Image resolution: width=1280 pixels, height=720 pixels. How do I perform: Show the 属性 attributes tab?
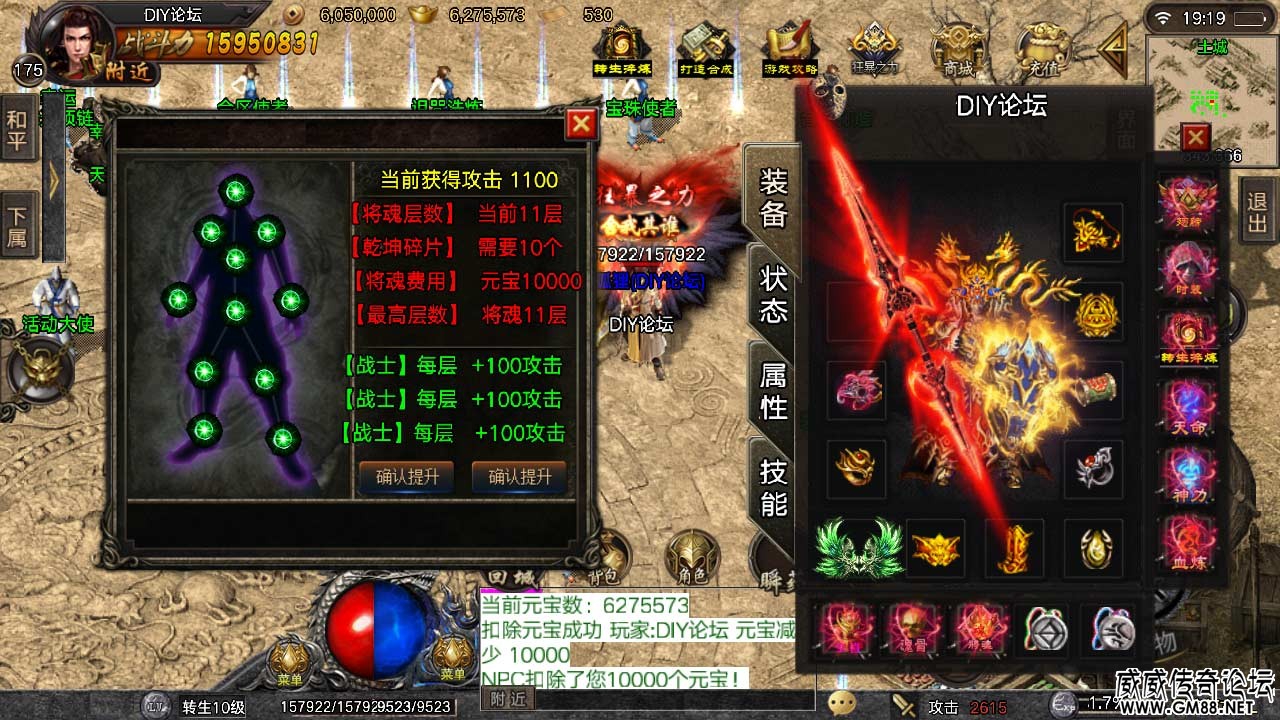pos(774,391)
